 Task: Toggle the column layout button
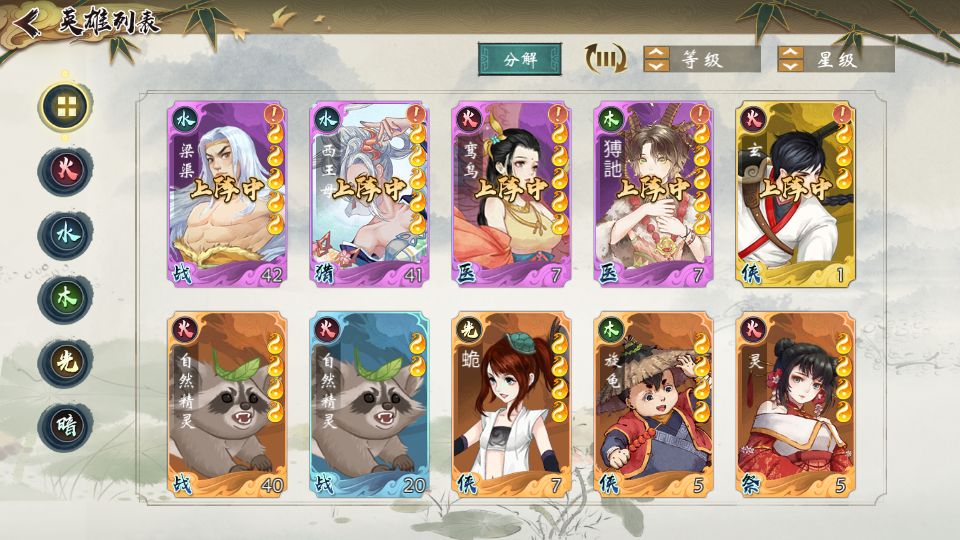pyautogui.click(x=605, y=59)
